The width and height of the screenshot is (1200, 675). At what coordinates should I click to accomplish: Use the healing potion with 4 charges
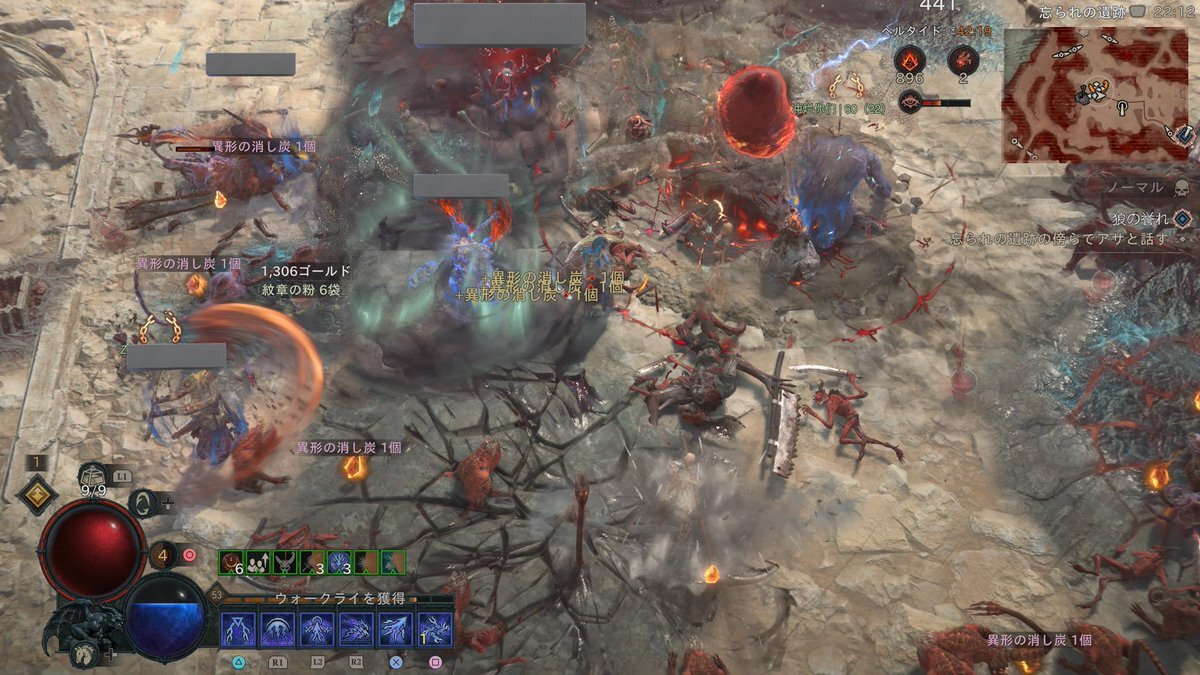tap(164, 553)
